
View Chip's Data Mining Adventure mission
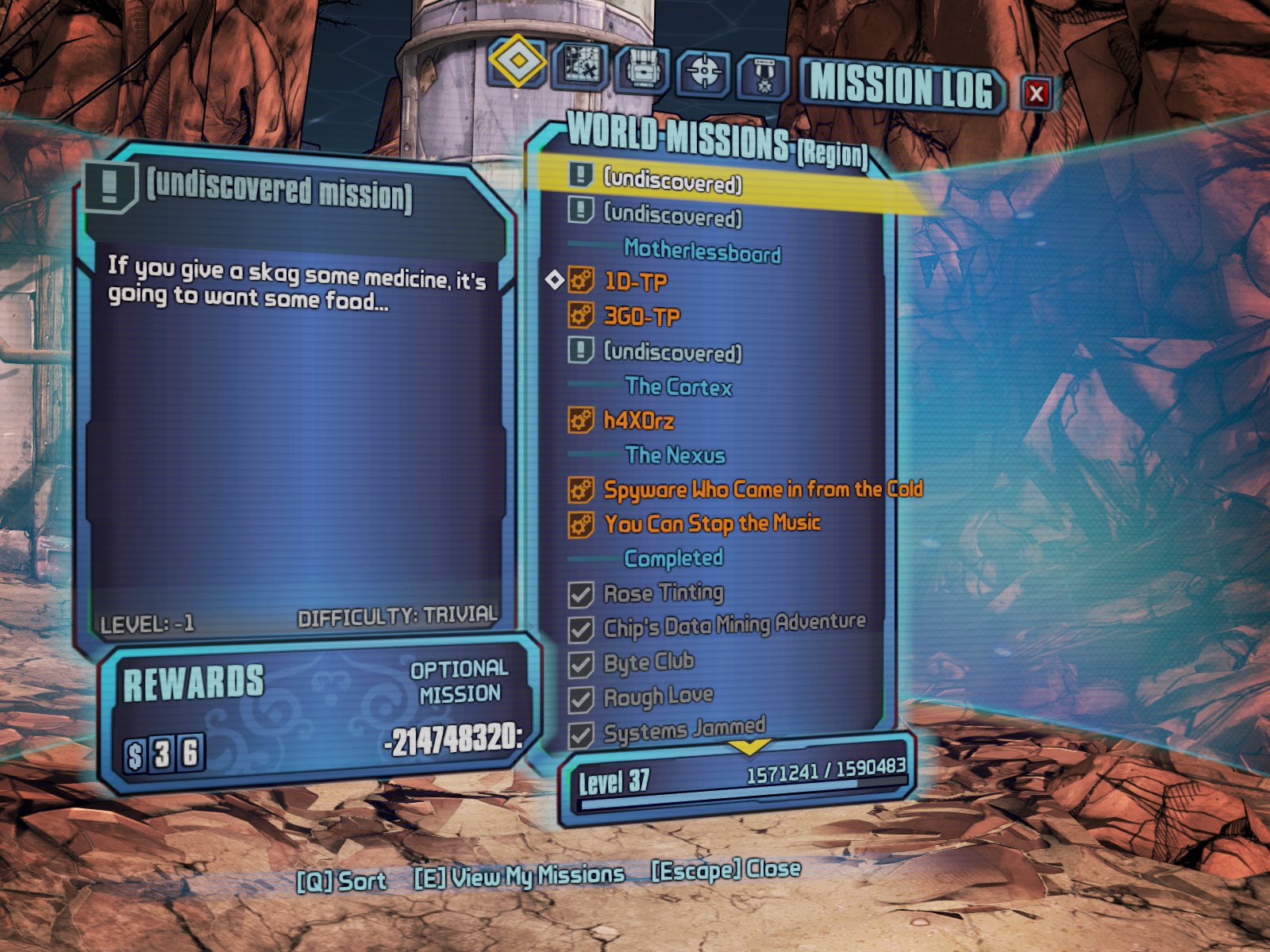(733, 627)
